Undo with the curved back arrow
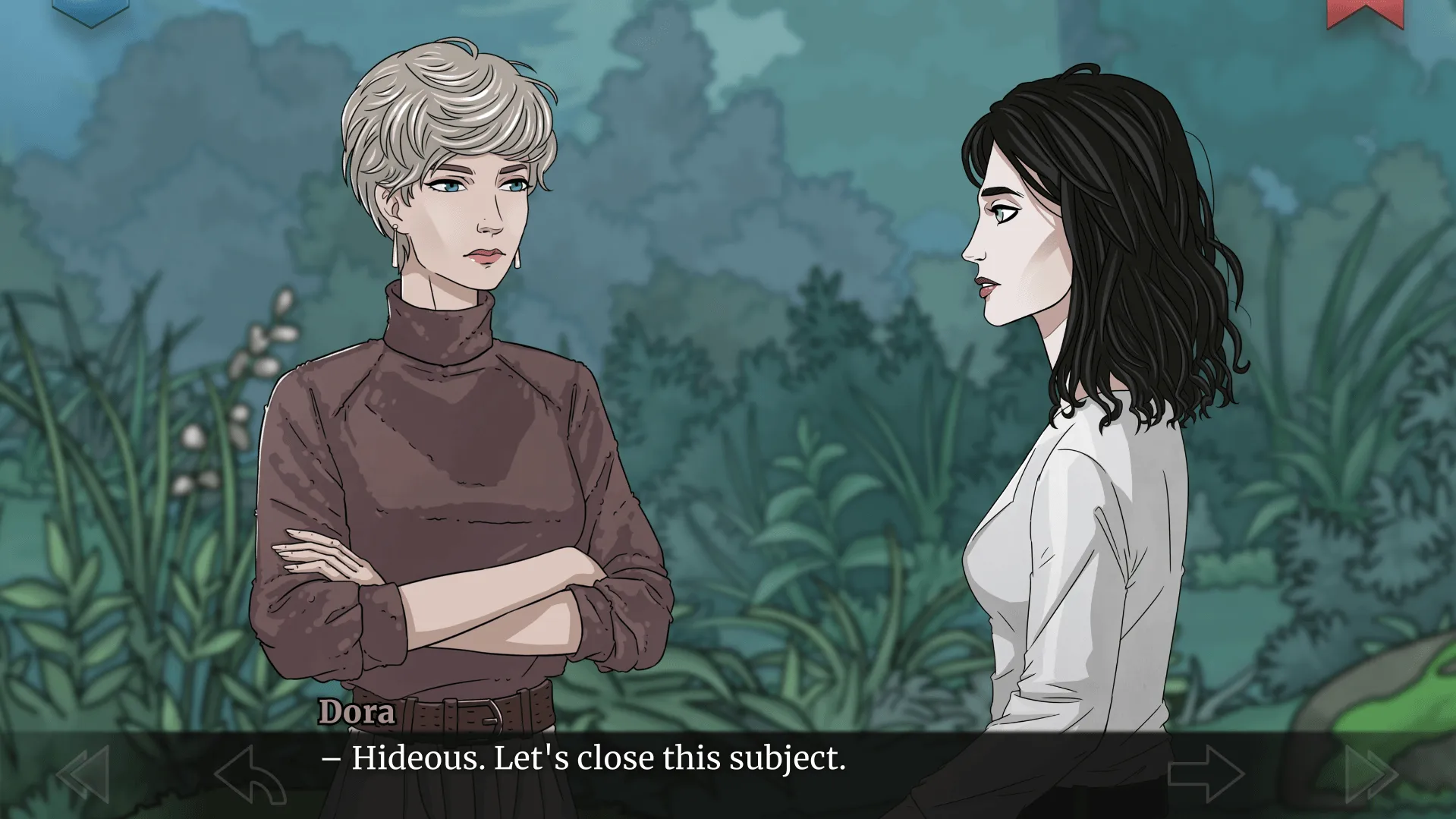Image resolution: width=1456 pixels, height=819 pixels. click(250, 775)
